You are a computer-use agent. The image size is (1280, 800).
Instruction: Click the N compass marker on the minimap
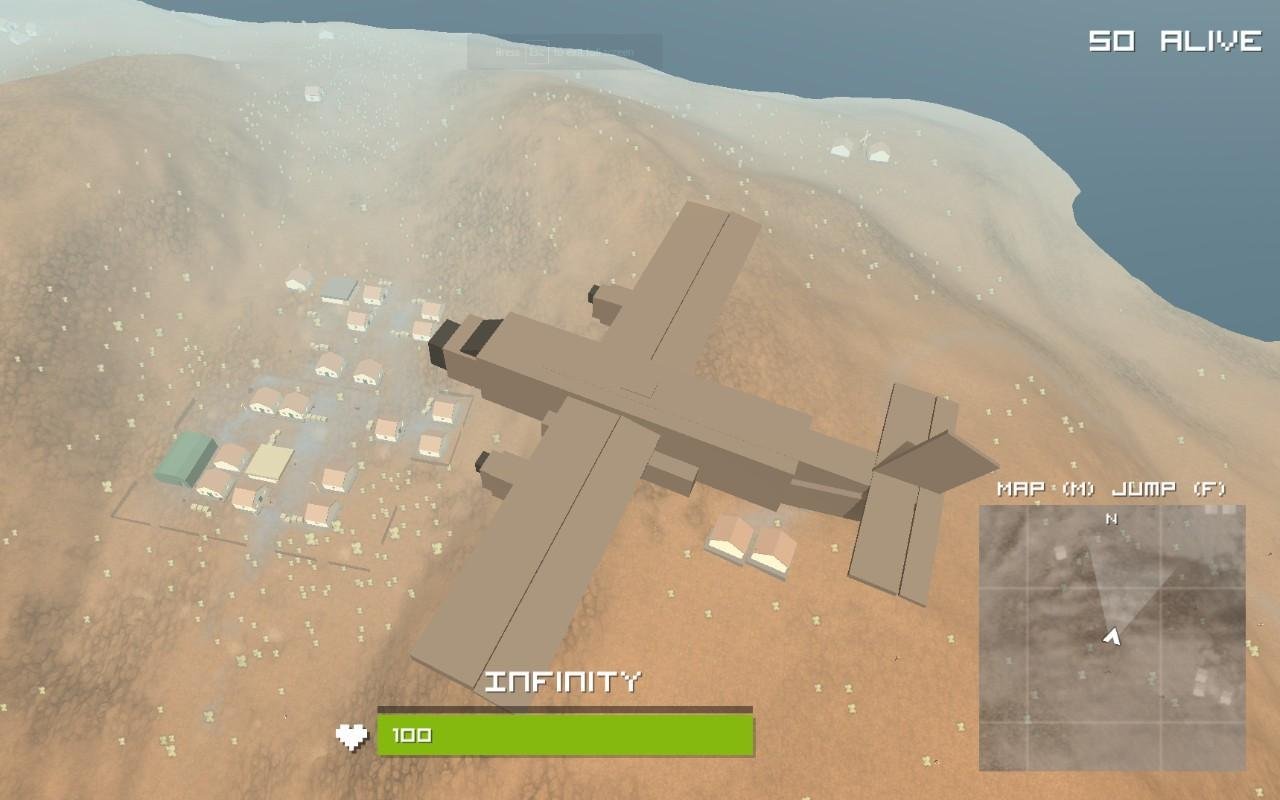point(1109,519)
